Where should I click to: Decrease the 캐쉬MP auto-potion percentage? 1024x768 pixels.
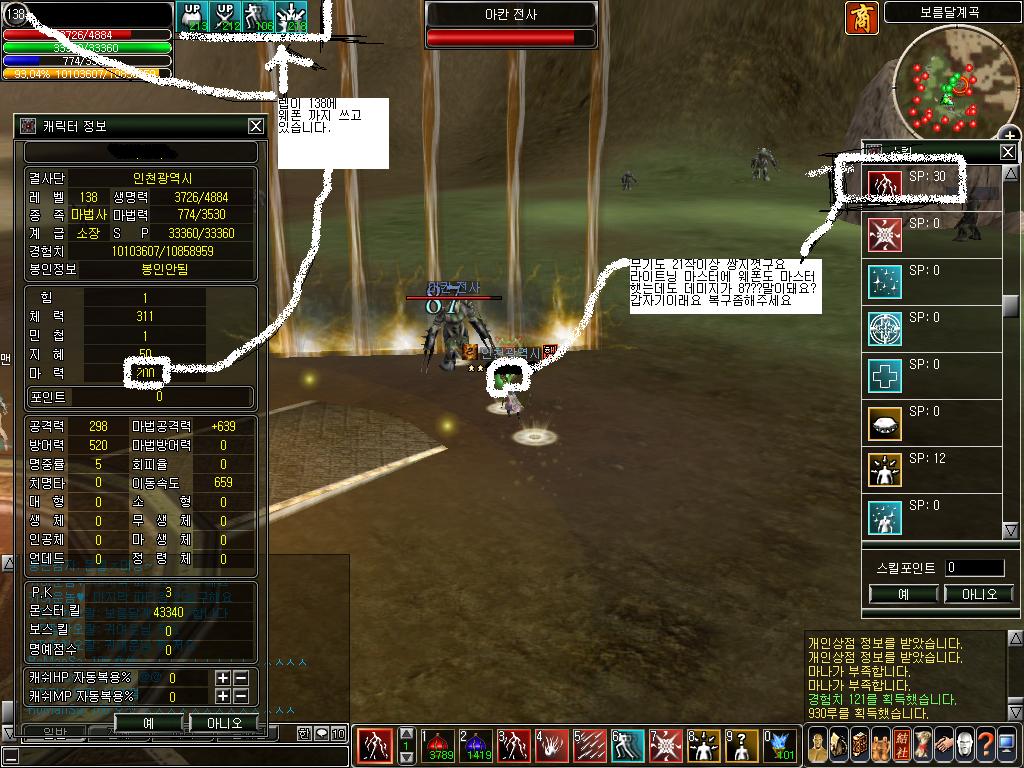pyautogui.click(x=241, y=696)
